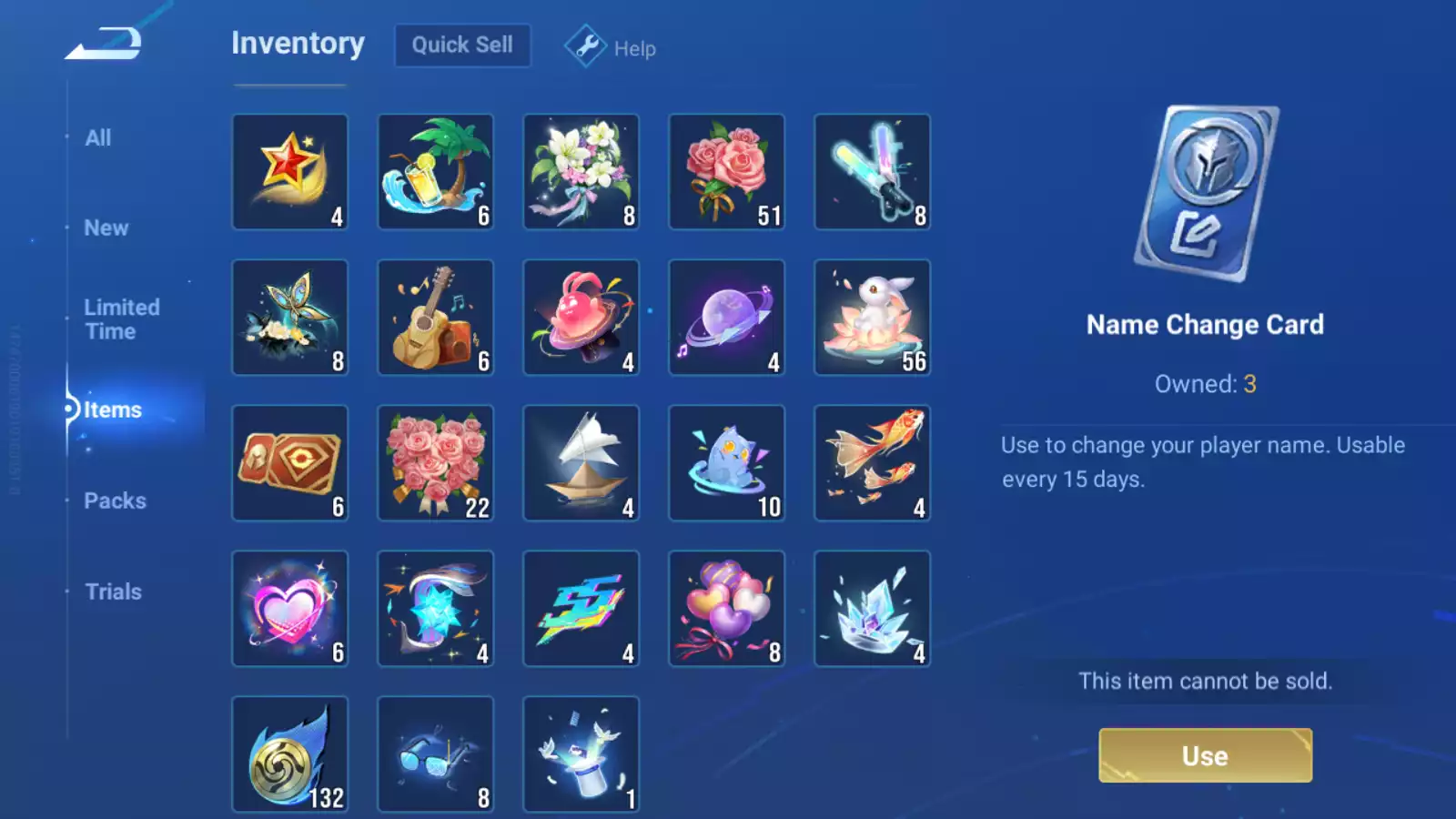The width and height of the screenshot is (1456, 819).
Task: Select the red star item
Action: click(x=290, y=172)
